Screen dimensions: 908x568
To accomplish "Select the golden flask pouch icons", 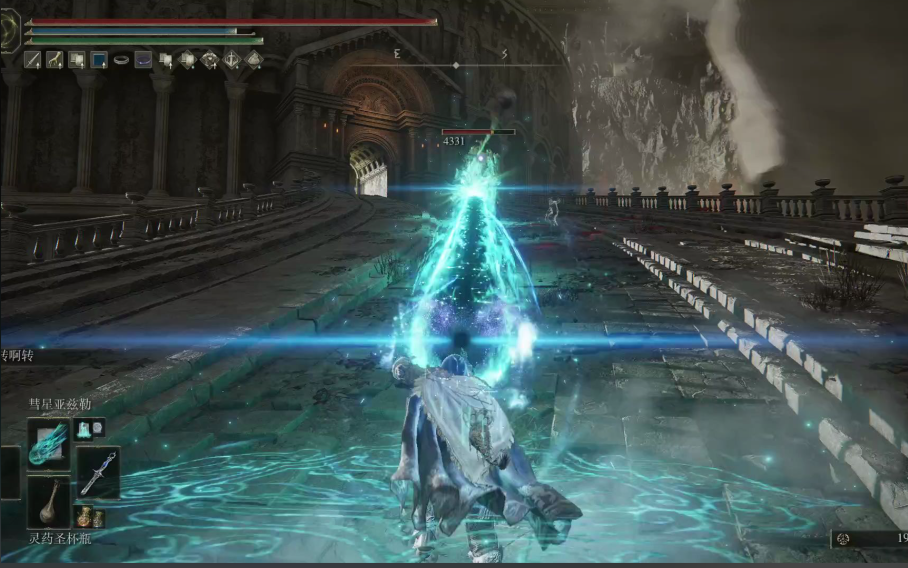I will [90, 517].
